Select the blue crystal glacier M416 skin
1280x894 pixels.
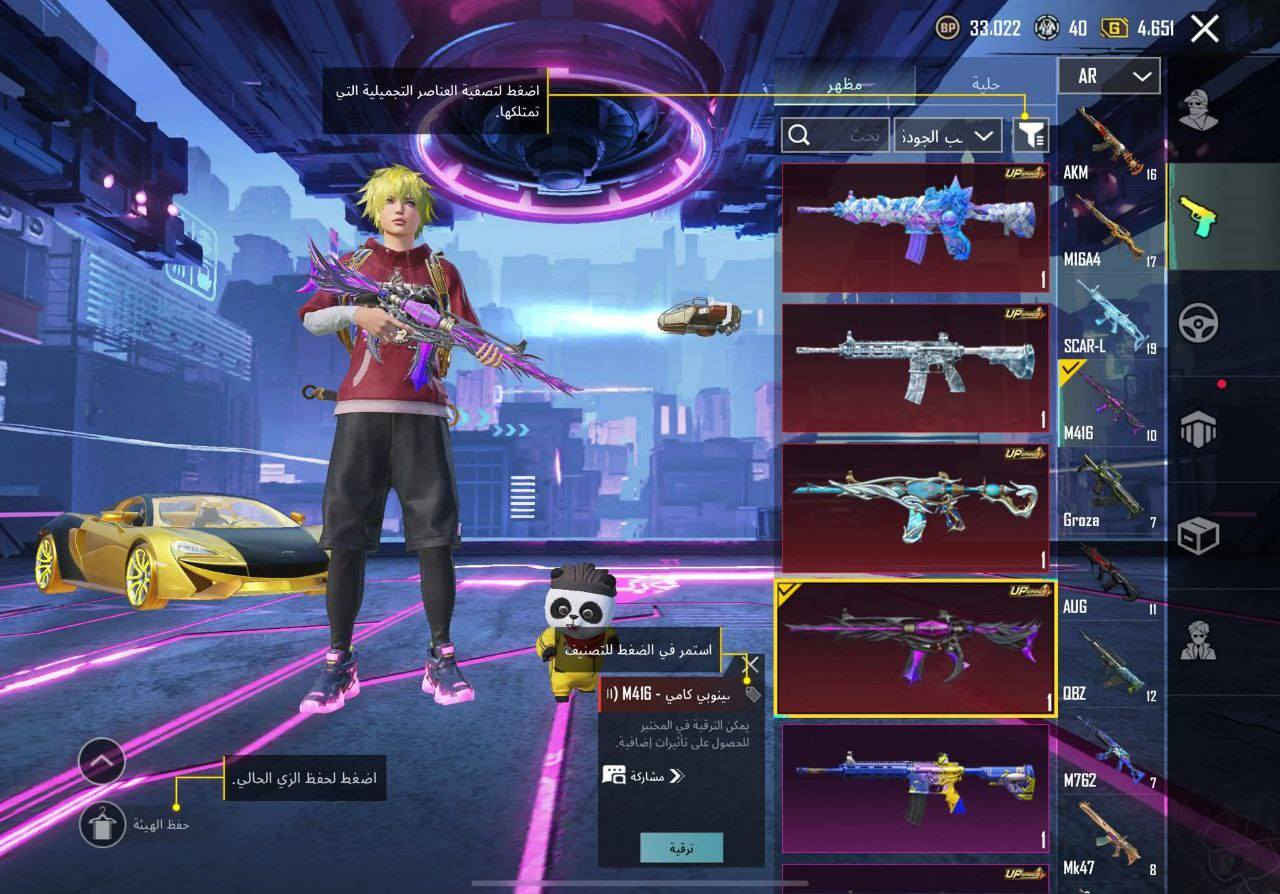click(915, 228)
